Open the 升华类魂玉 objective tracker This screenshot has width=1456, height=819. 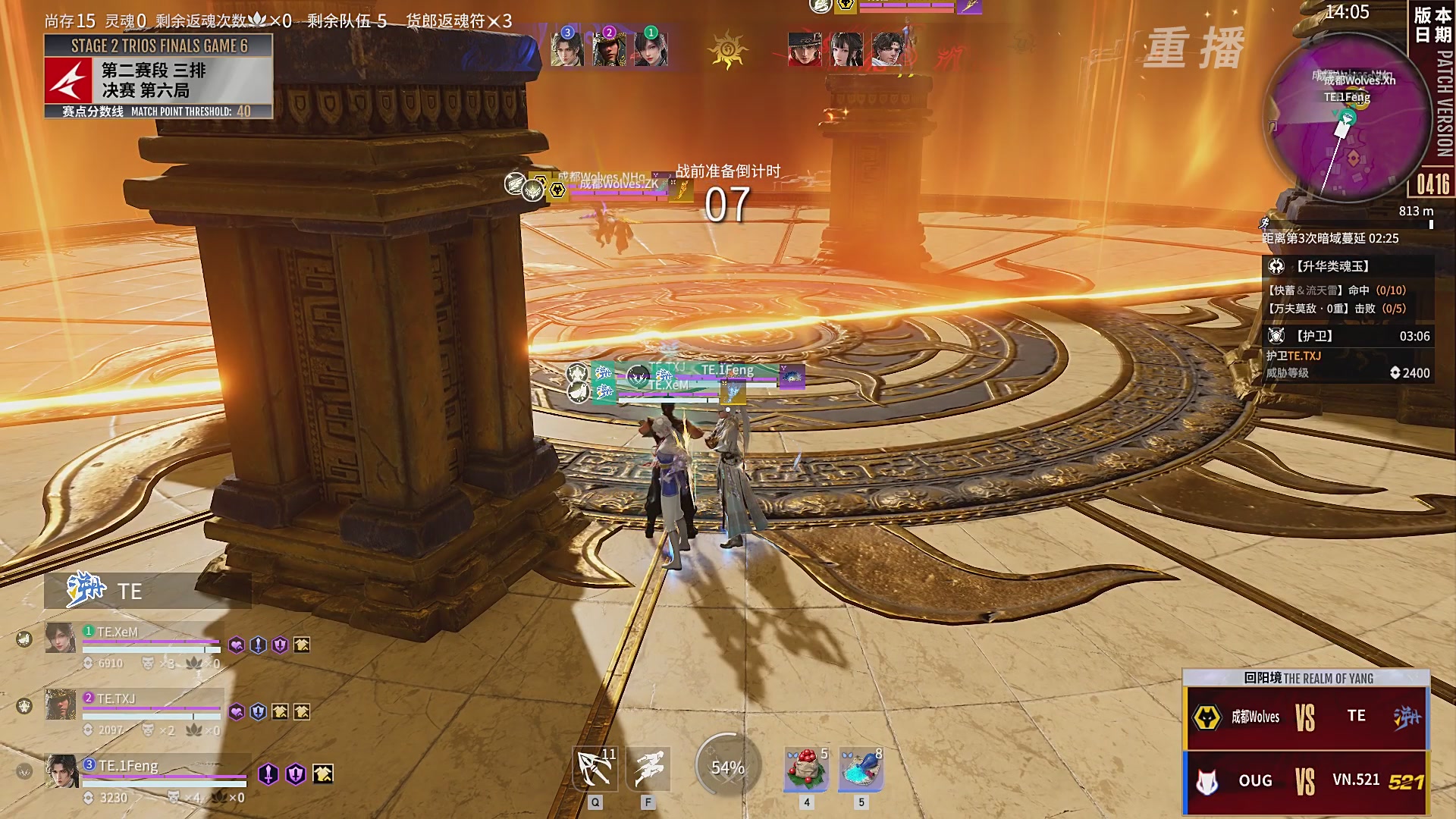pyautogui.click(x=1348, y=266)
